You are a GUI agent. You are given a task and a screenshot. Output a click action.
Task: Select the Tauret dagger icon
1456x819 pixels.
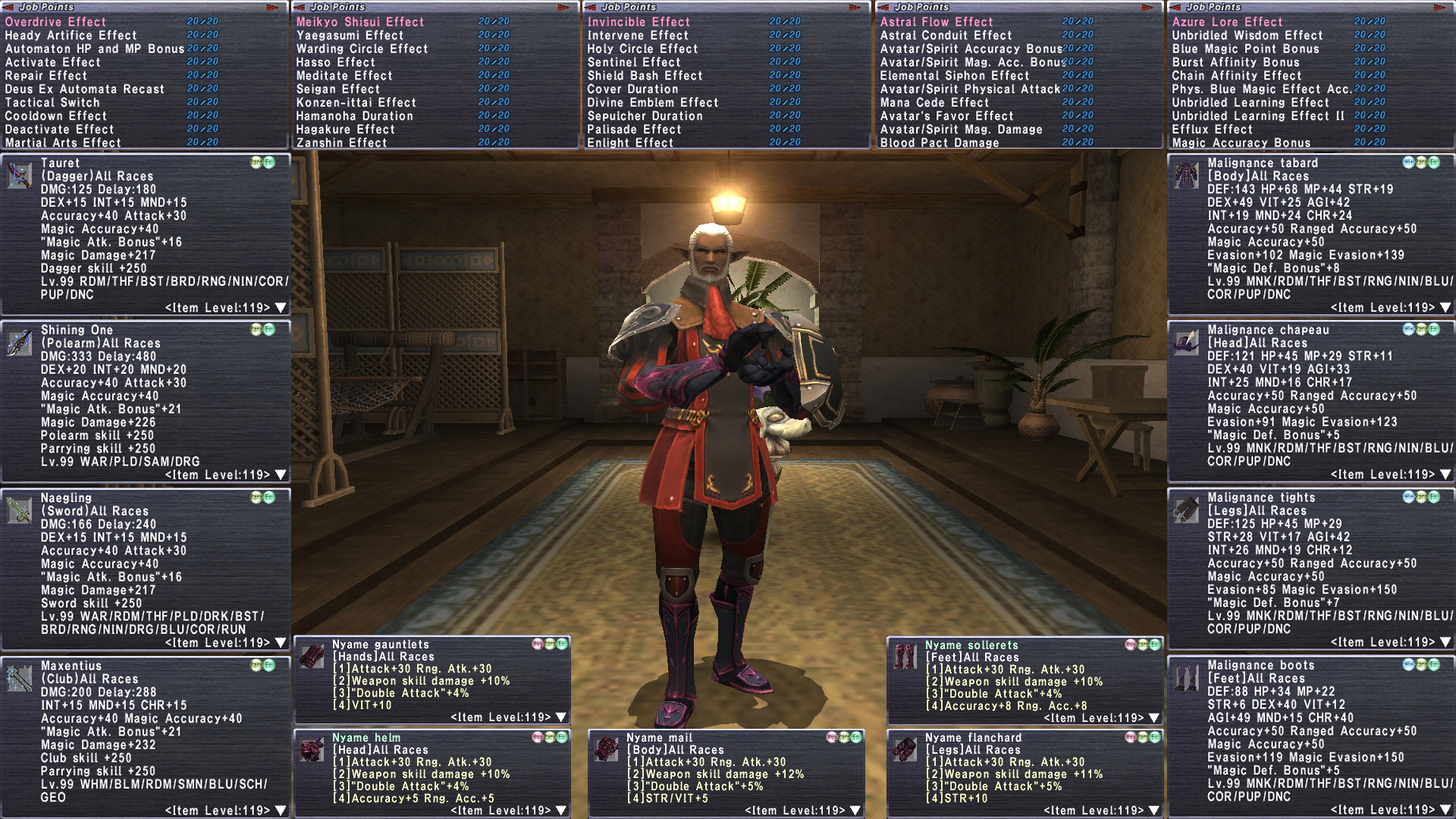(x=19, y=175)
